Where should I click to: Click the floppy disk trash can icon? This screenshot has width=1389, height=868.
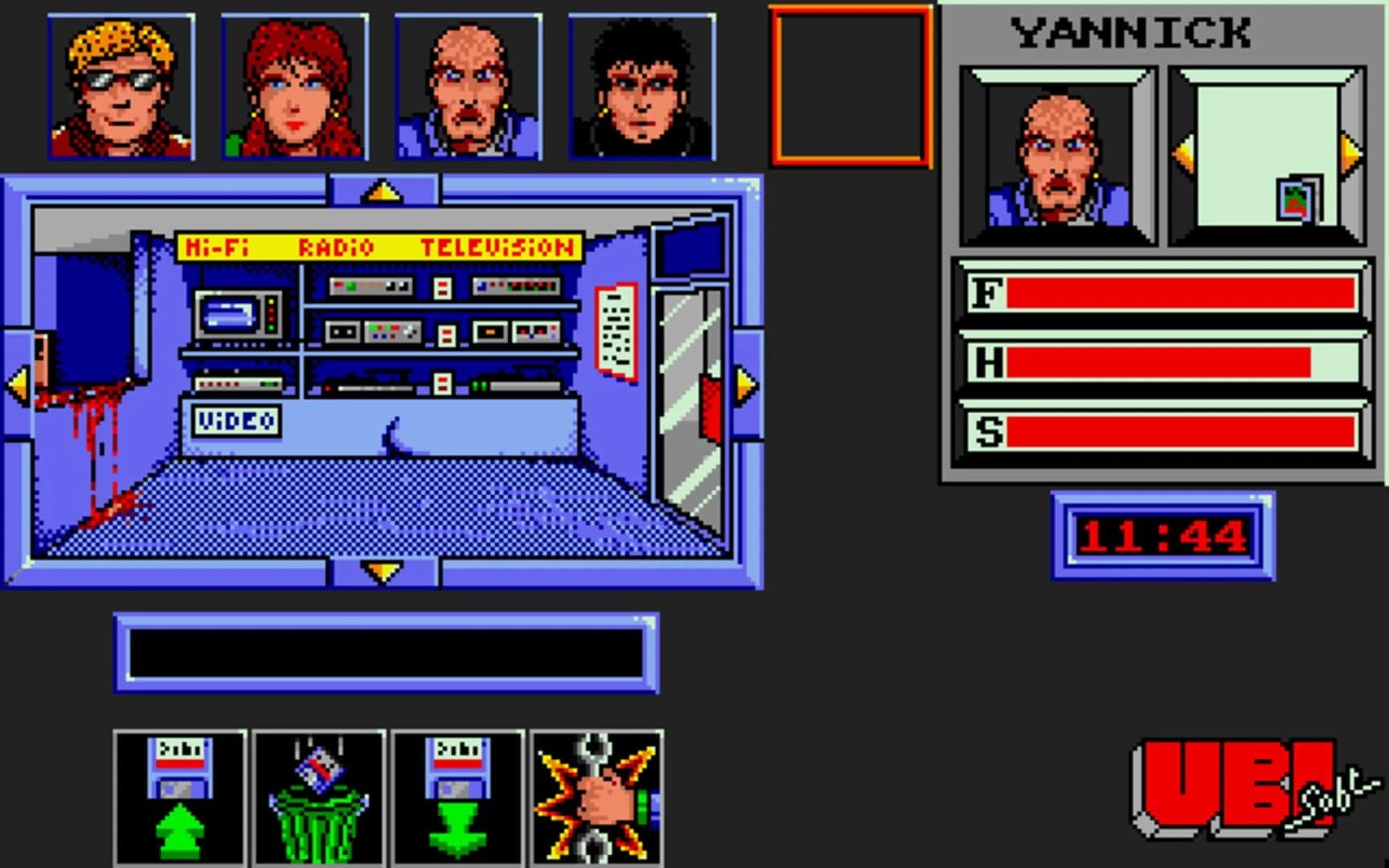click(319, 797)
